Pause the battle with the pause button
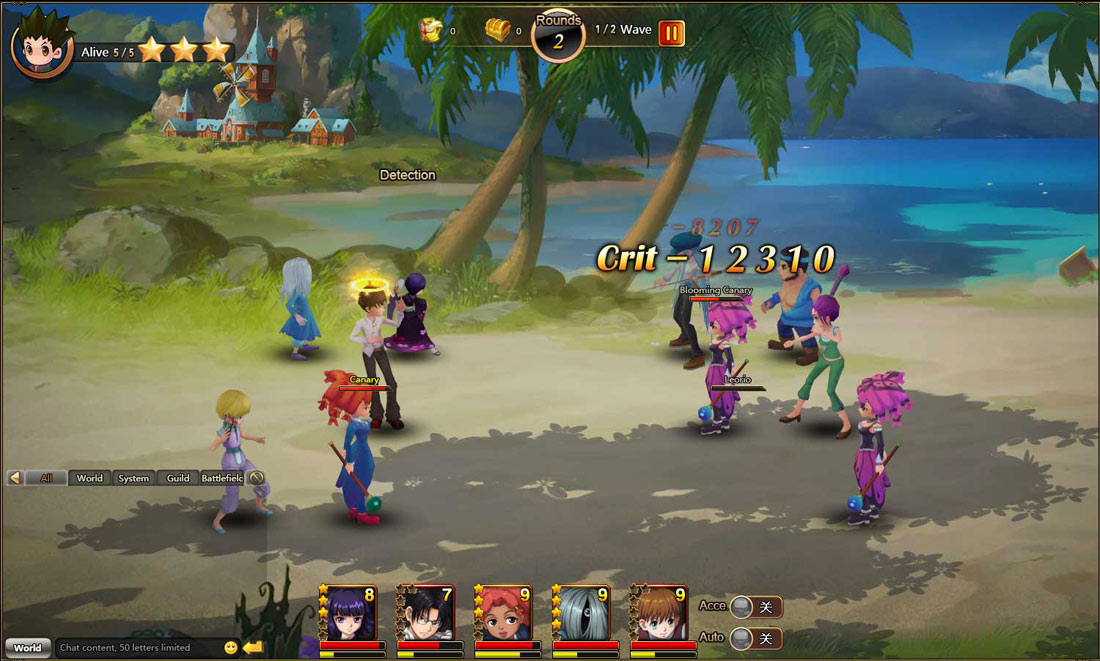Screen dimensions: 1100x661 pyautogui.click(x=670, y=32)
